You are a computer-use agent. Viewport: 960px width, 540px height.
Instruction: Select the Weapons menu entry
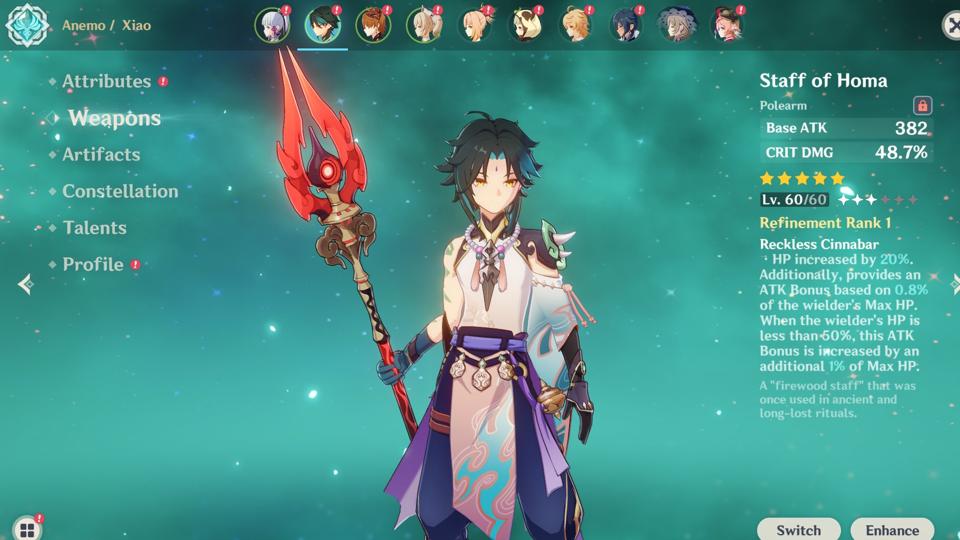click(x=114, y=118)
